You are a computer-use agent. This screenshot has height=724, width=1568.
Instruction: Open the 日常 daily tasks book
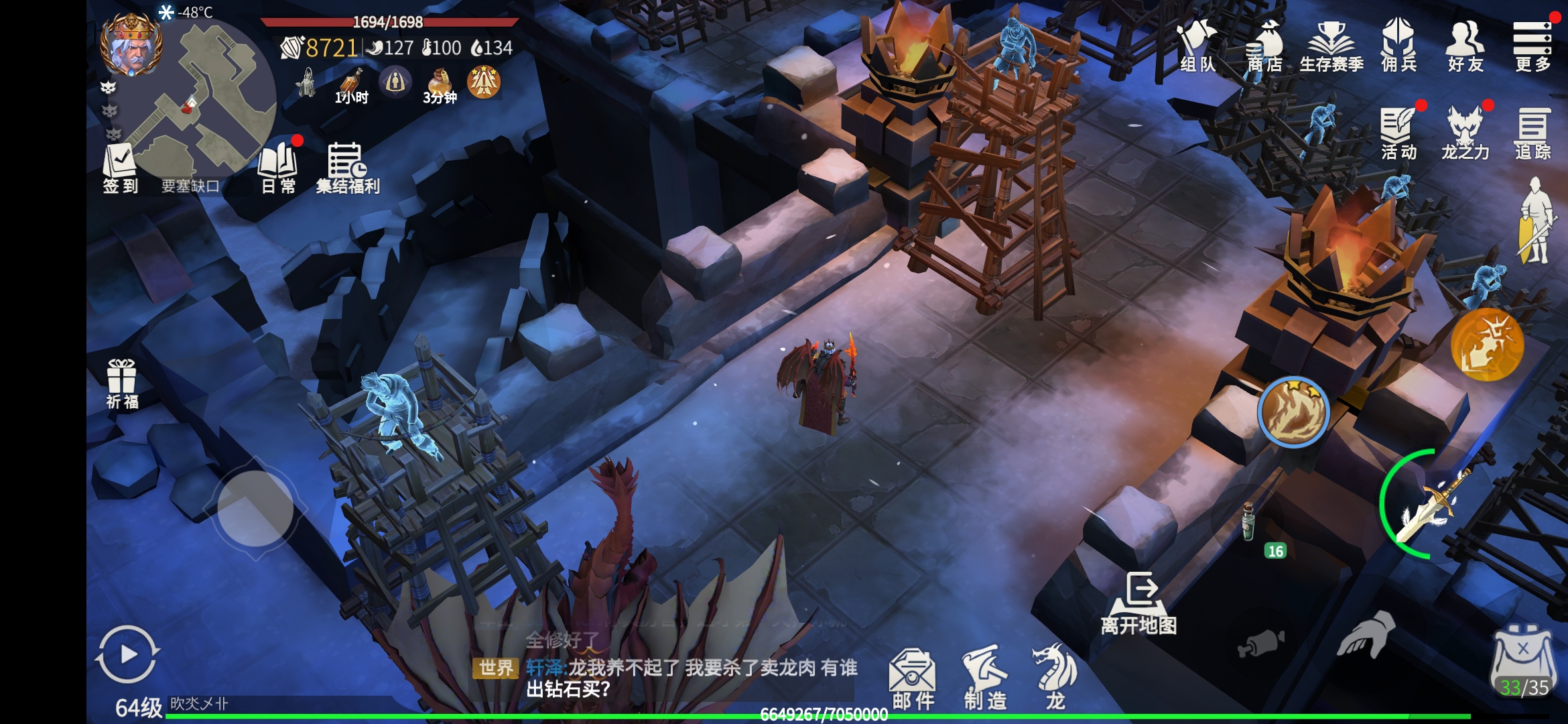coord(278,168)
